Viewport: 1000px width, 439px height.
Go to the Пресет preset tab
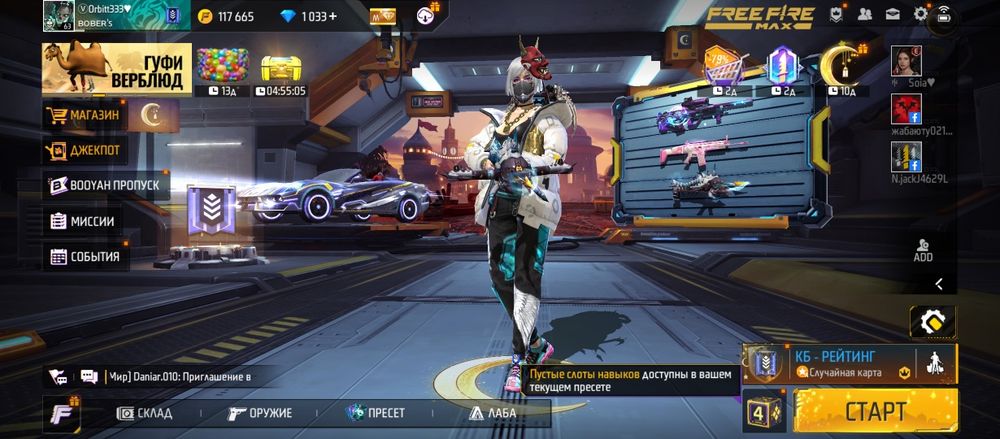[x=376, y=413]
